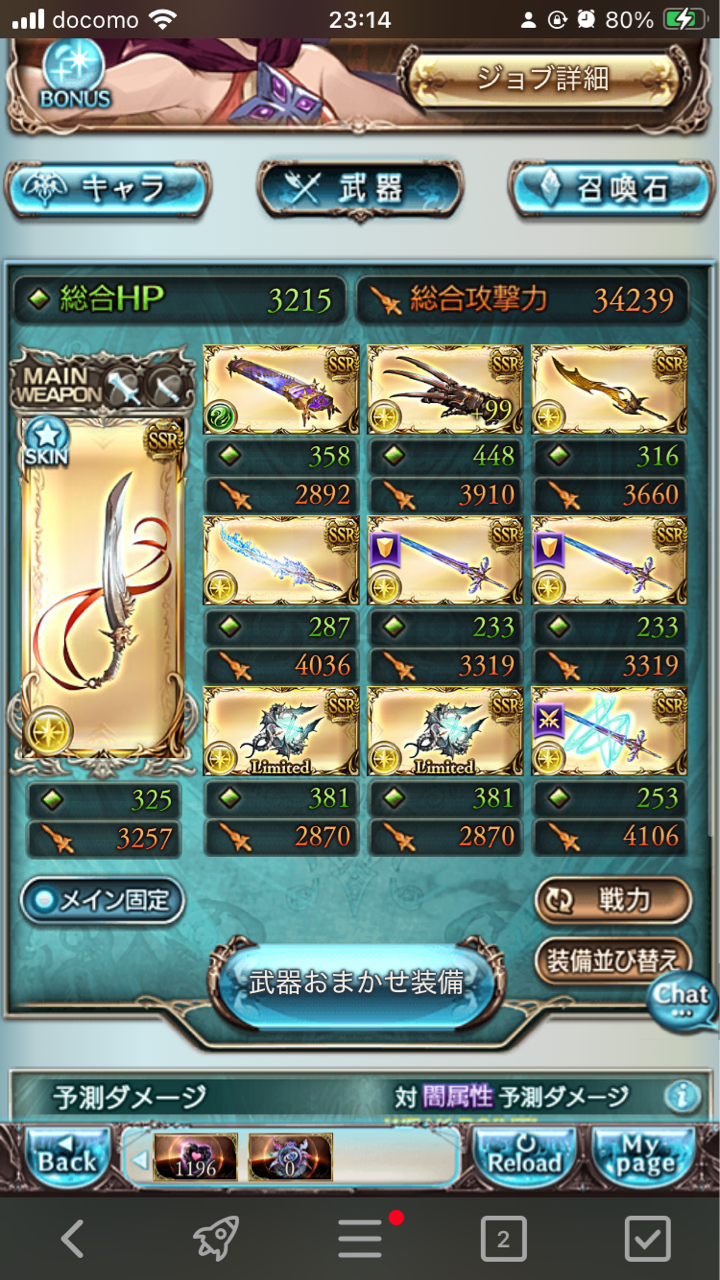
Task: Tap the 戦力 sort button
Action: [612, 900]
